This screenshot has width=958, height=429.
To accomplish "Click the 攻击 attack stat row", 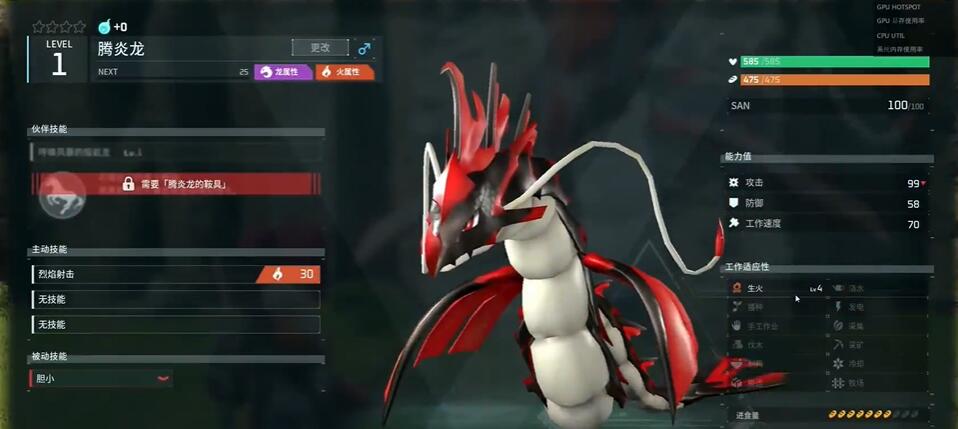I will tap(827, 183).
